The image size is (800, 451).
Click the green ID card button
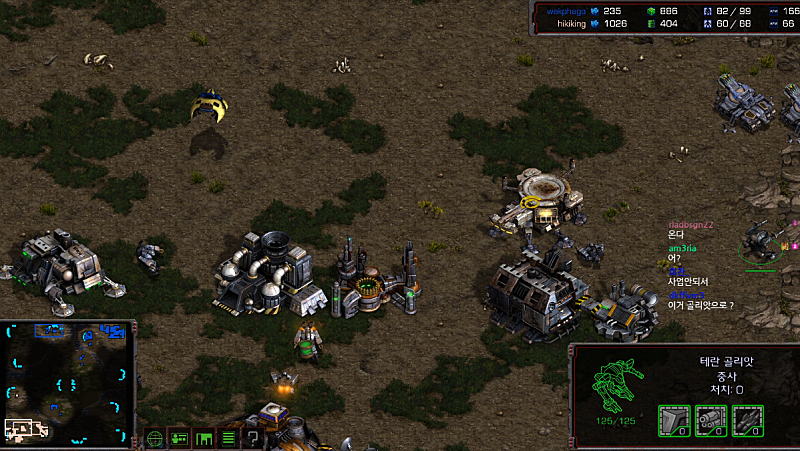click(180, 438)
